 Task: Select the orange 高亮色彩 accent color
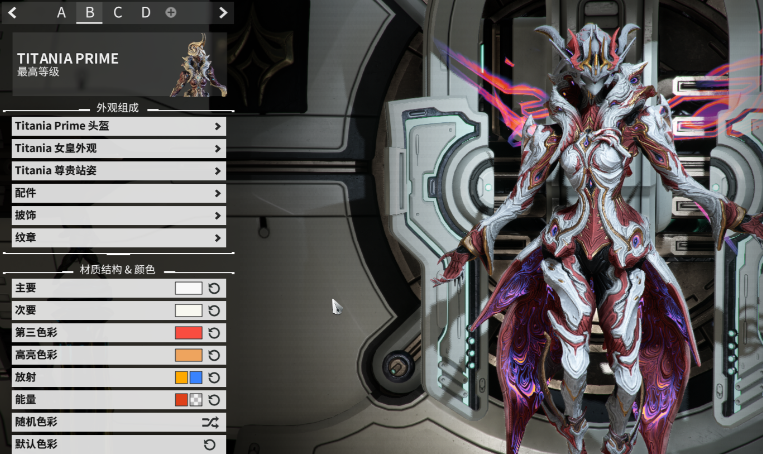point(188,355)
